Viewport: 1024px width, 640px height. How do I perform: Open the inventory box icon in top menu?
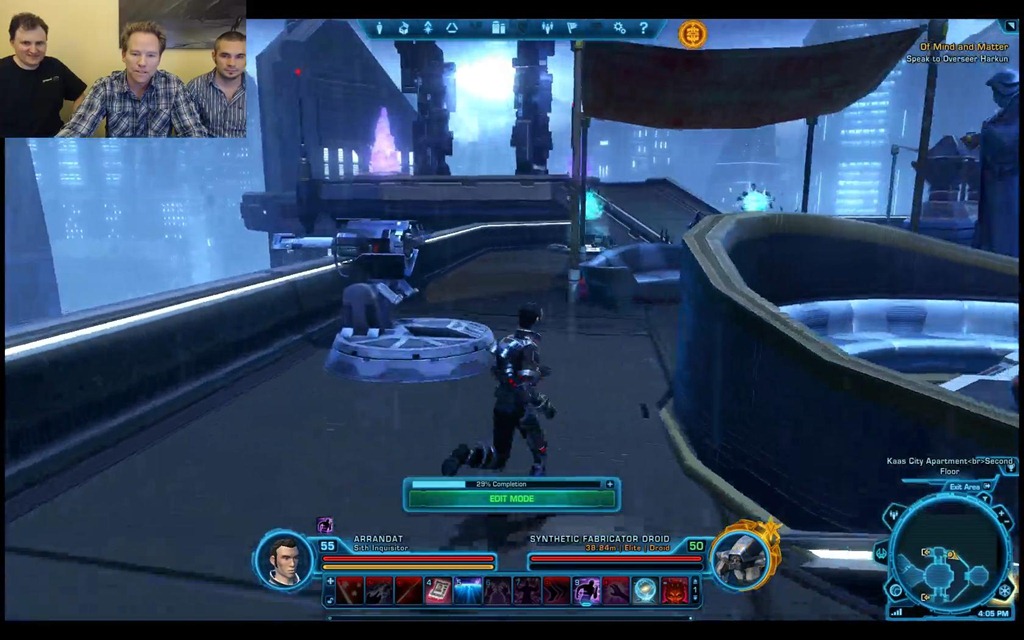[x=403, y=28]
